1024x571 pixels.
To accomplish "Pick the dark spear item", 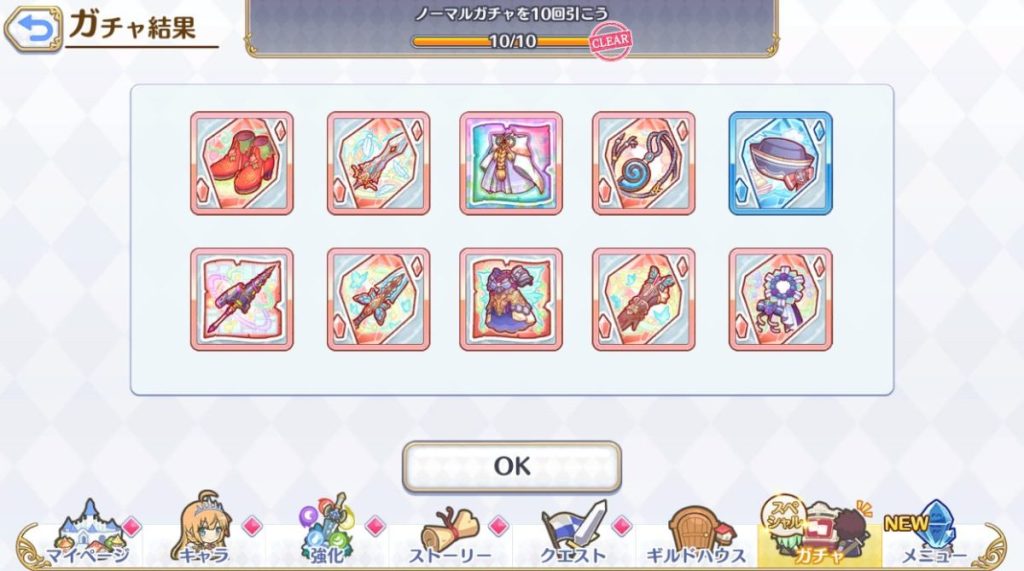I will click(x=242, y=299).
